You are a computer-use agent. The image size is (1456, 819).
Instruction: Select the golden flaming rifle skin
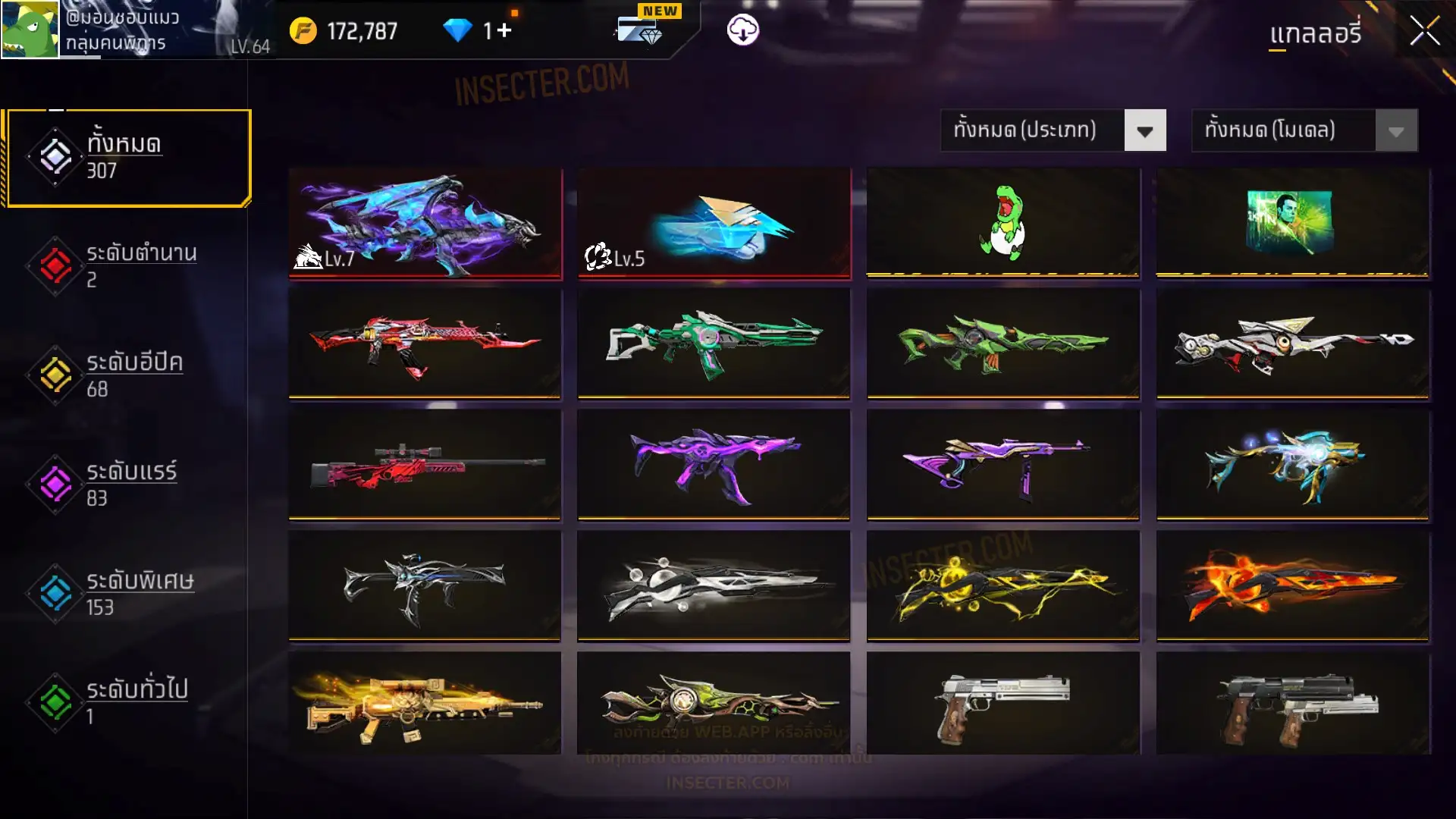pyautogui.click(x=425, y=704)
